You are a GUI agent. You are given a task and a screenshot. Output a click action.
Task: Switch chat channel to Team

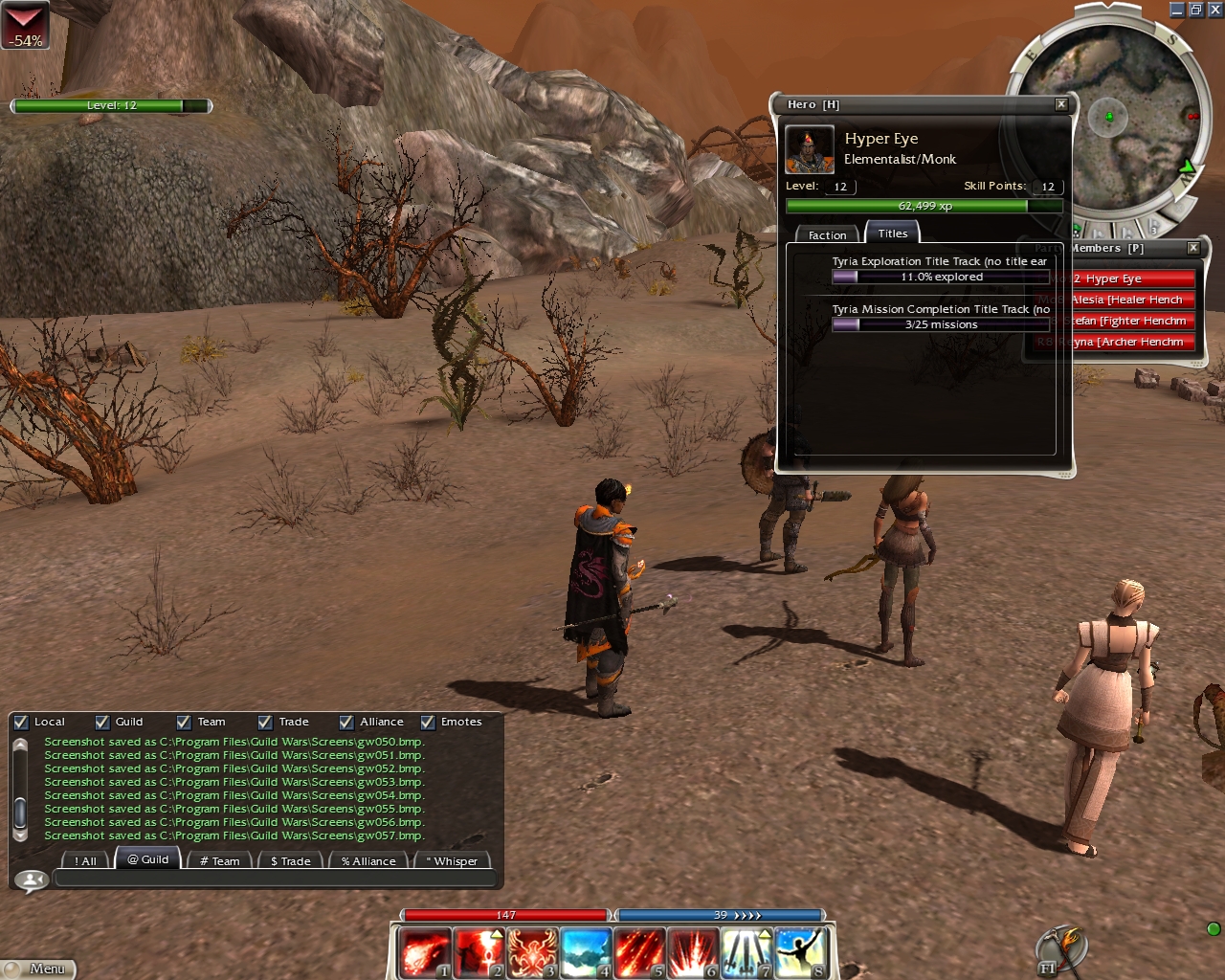pos(219,860)
